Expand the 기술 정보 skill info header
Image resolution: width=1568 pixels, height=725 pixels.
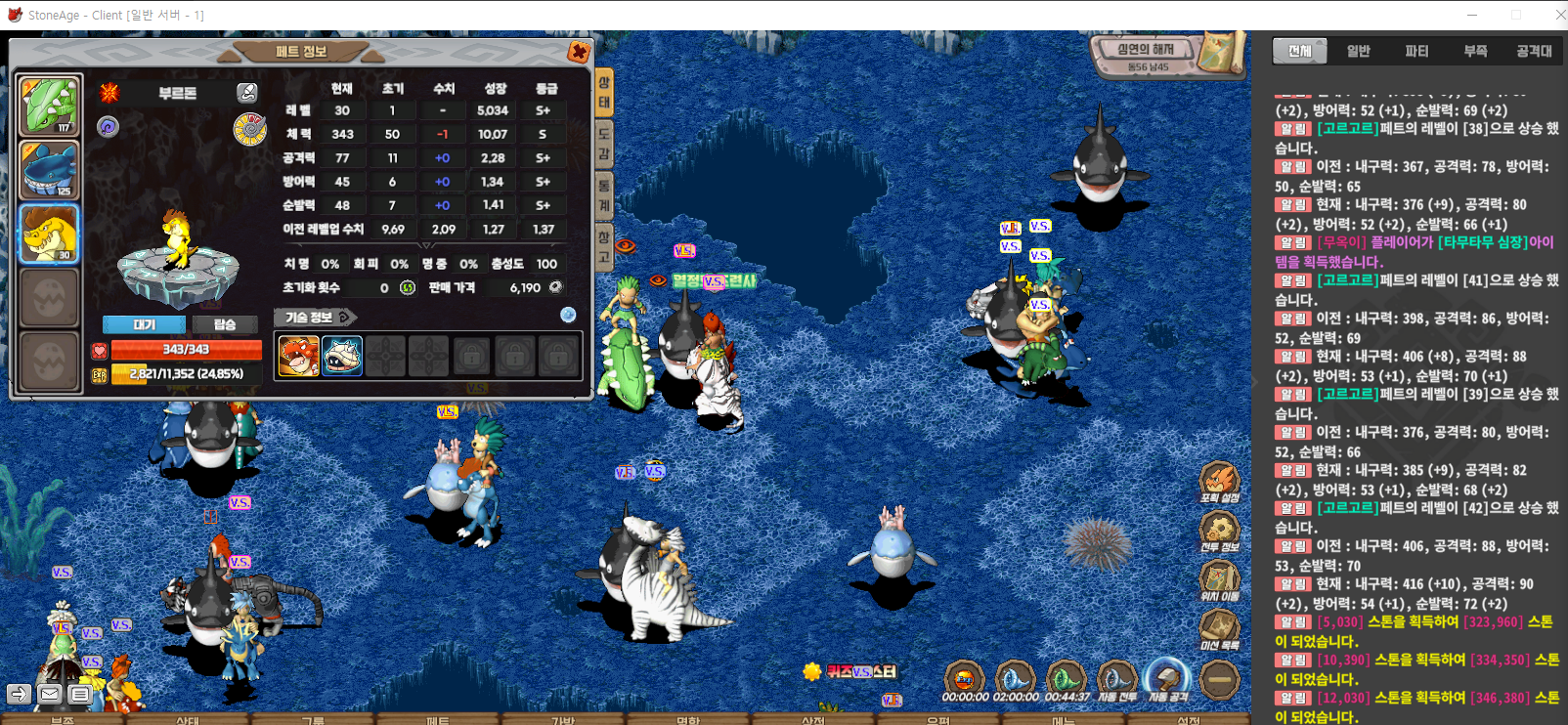pos(315,318)
